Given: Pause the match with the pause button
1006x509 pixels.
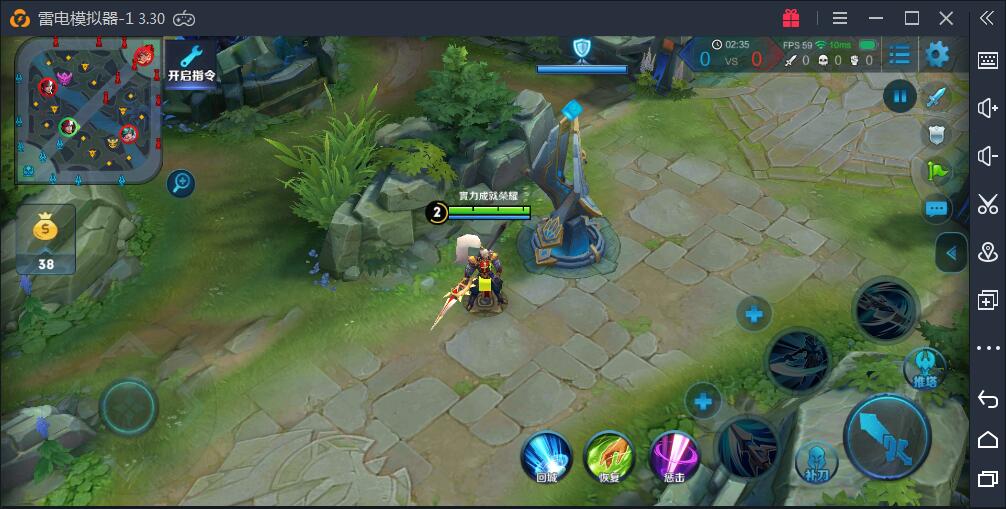Looking at the screenshot, I should click(x=900, y=96).
